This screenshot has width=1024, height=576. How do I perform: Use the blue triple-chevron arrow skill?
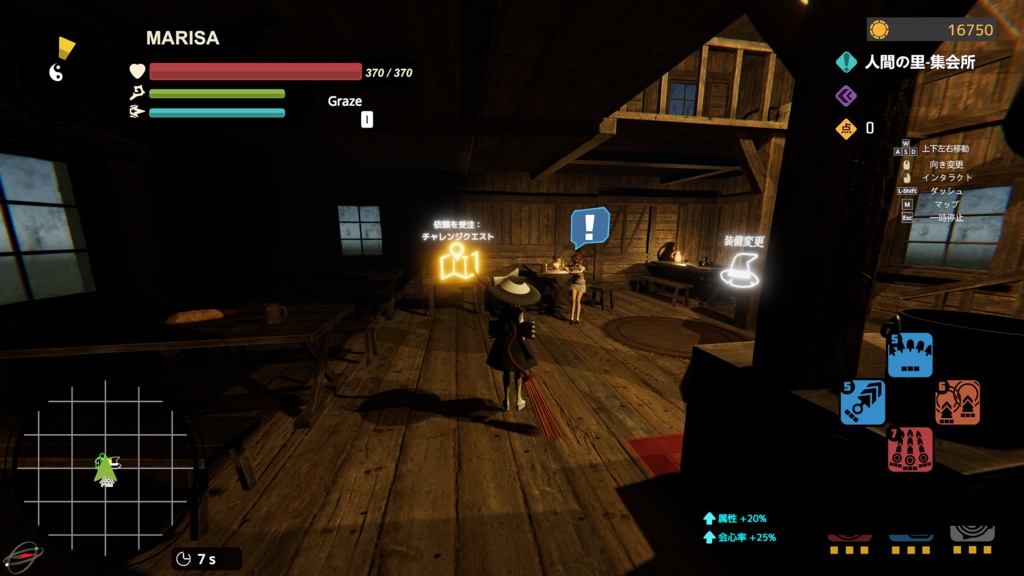[x=862, y=402]
